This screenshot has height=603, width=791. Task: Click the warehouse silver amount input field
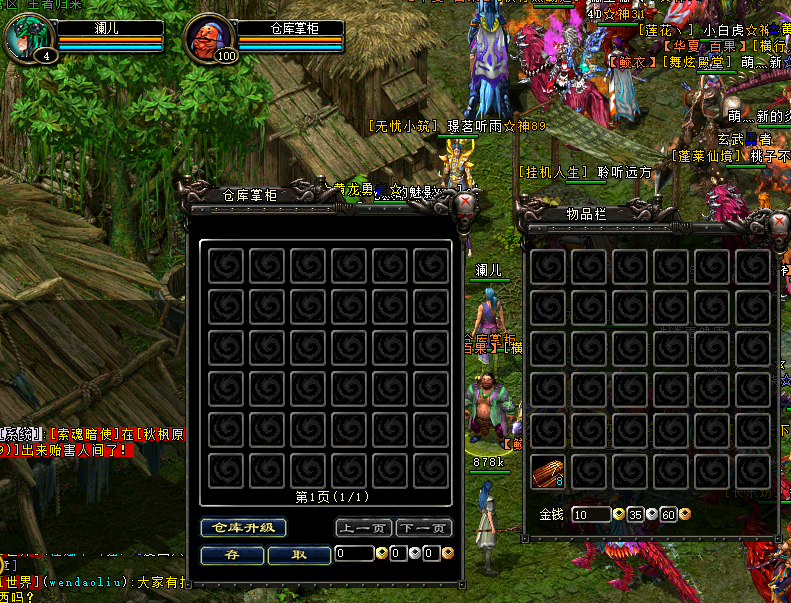(398, 553)
